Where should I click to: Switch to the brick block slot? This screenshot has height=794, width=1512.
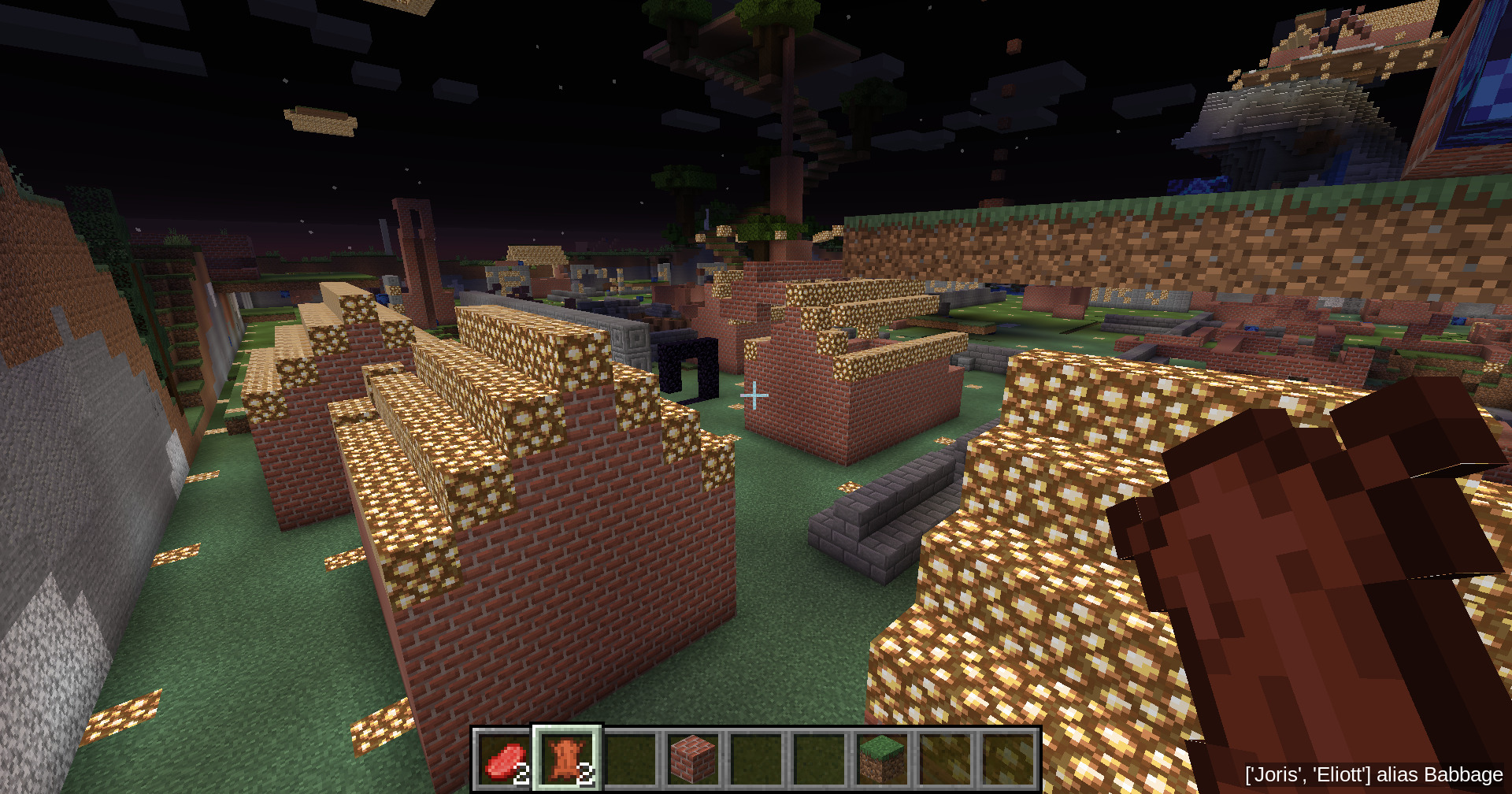tap(694, 759)
